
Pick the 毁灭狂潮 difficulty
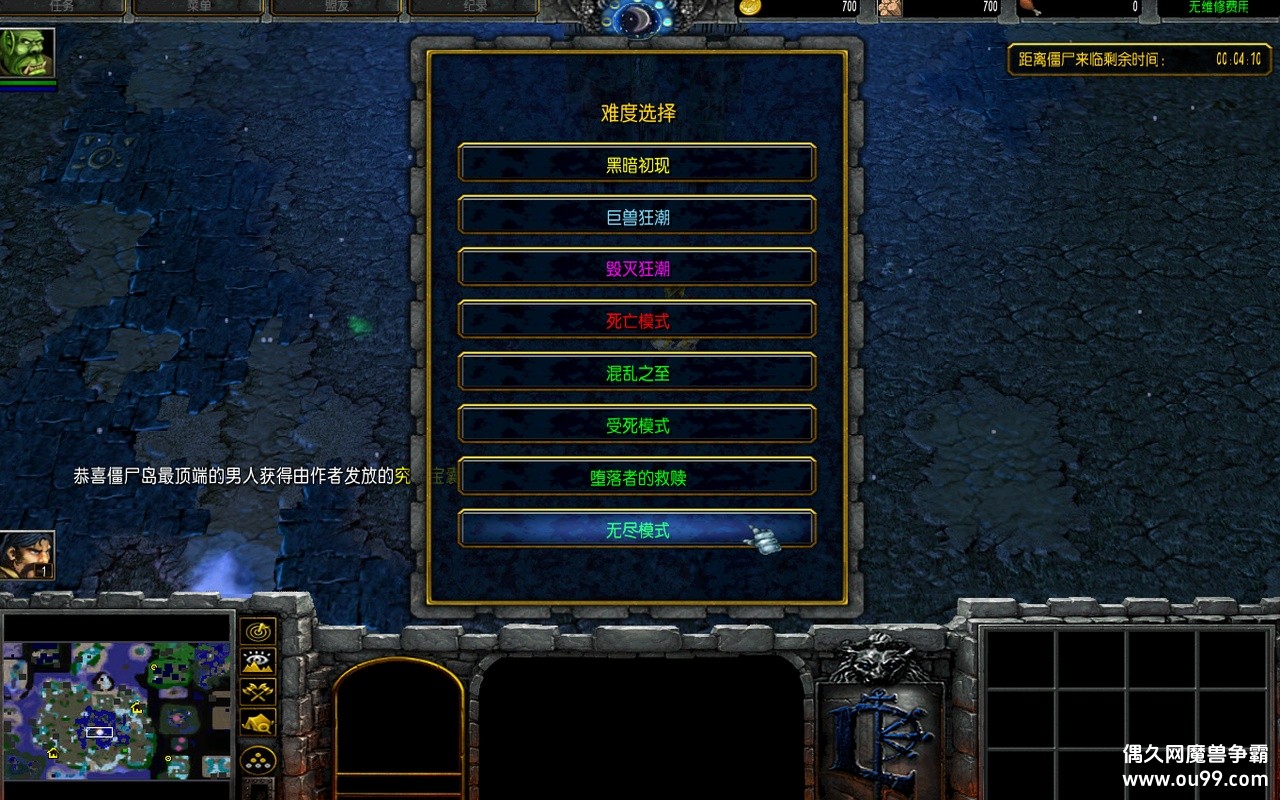click(x=637, y=268)
